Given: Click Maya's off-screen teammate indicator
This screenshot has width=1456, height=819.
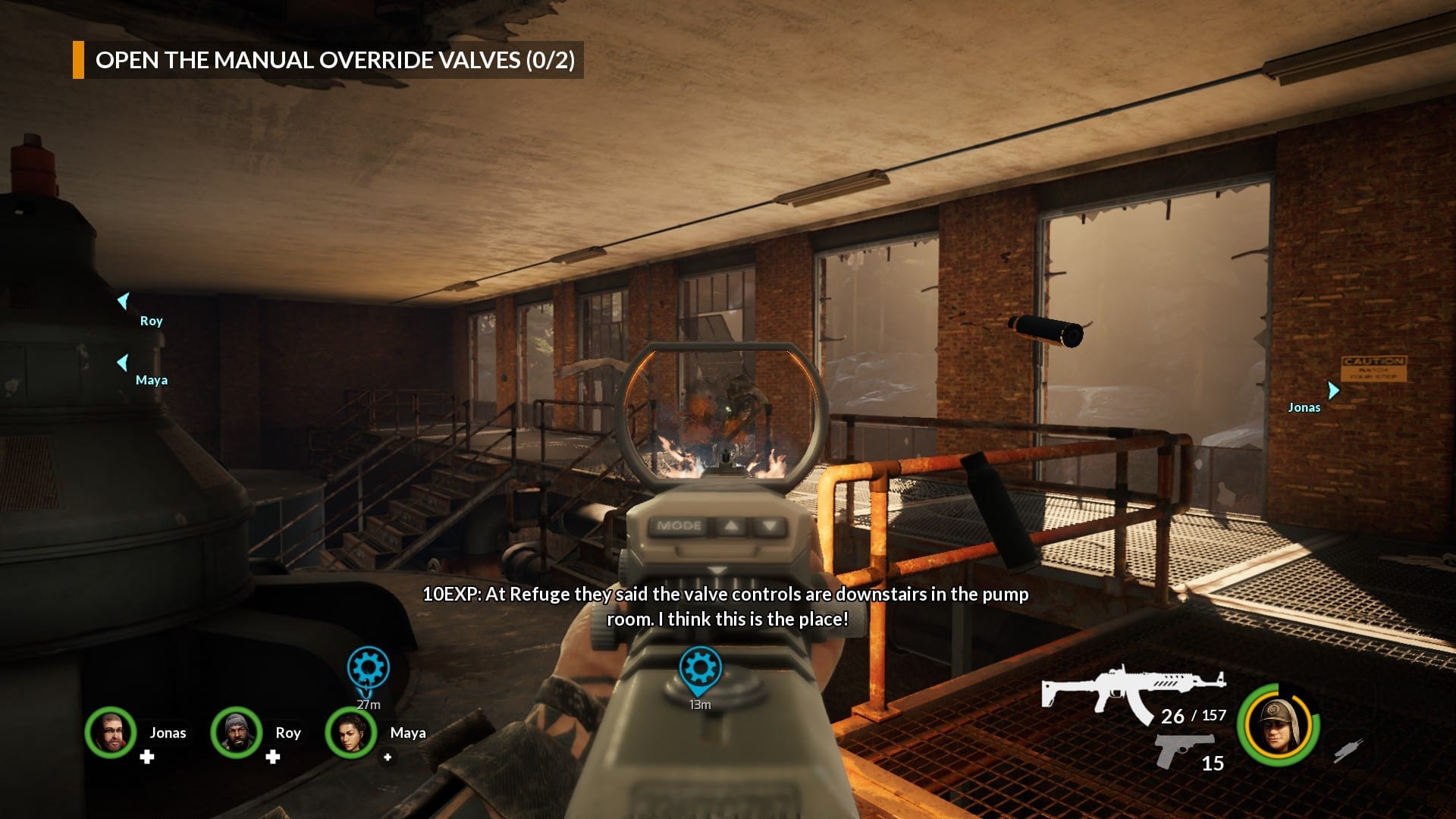Looking at the screenshot, I should click(x=122, y=362).
